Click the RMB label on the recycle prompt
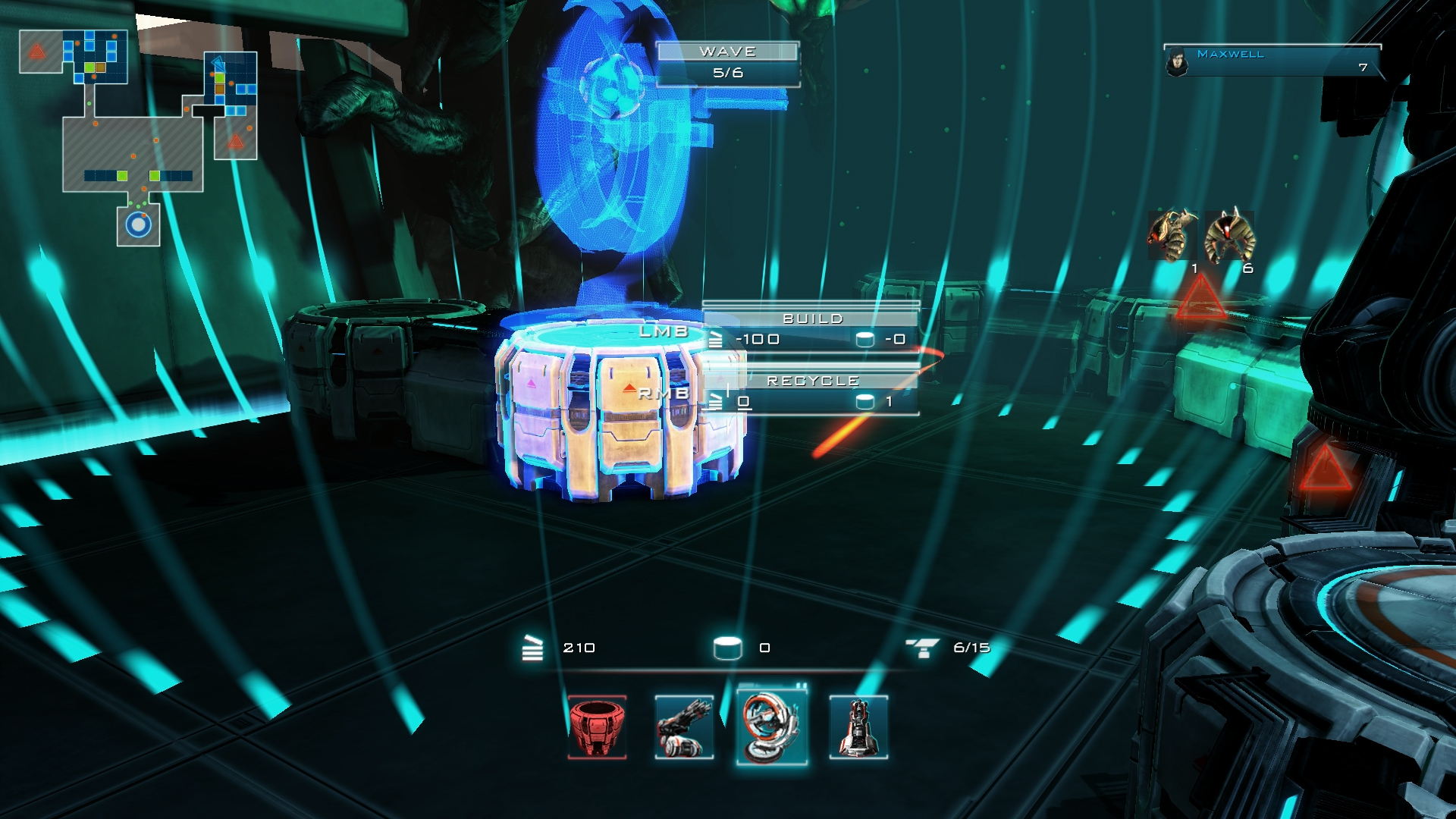 click(665, 394)
